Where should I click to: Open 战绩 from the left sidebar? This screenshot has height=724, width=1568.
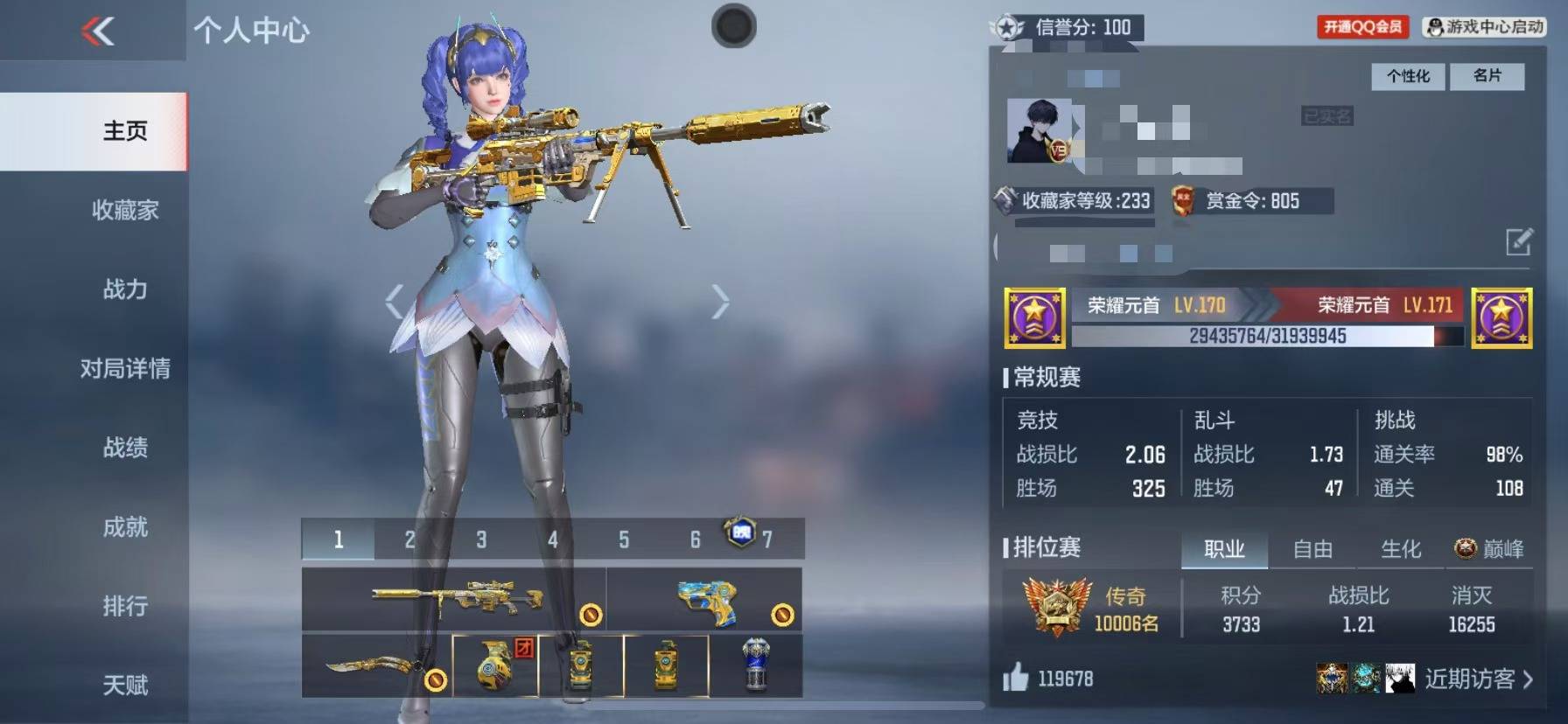[x=125, y=449]
